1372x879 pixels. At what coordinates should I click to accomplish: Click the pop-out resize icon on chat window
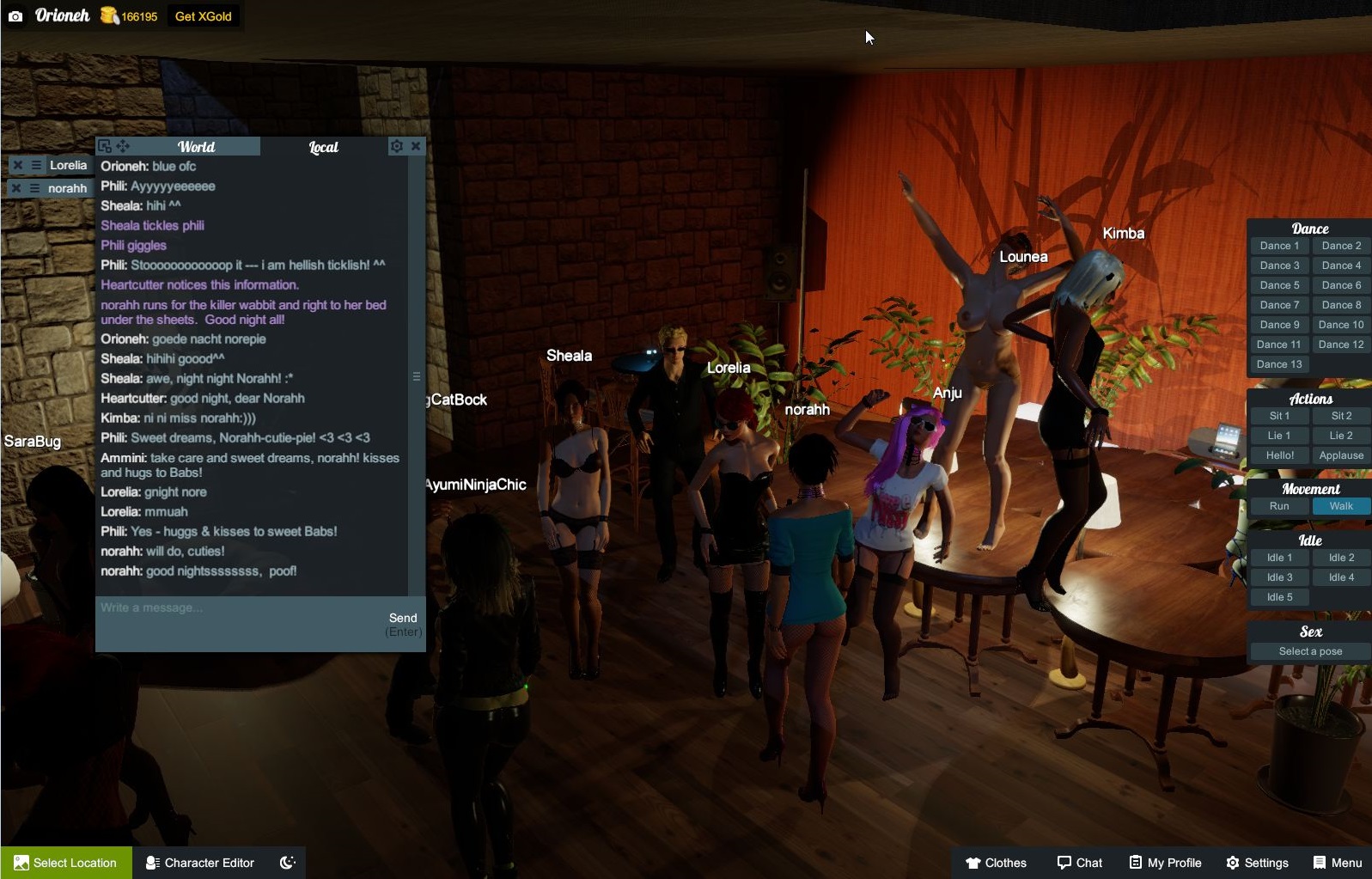[105, 146]
